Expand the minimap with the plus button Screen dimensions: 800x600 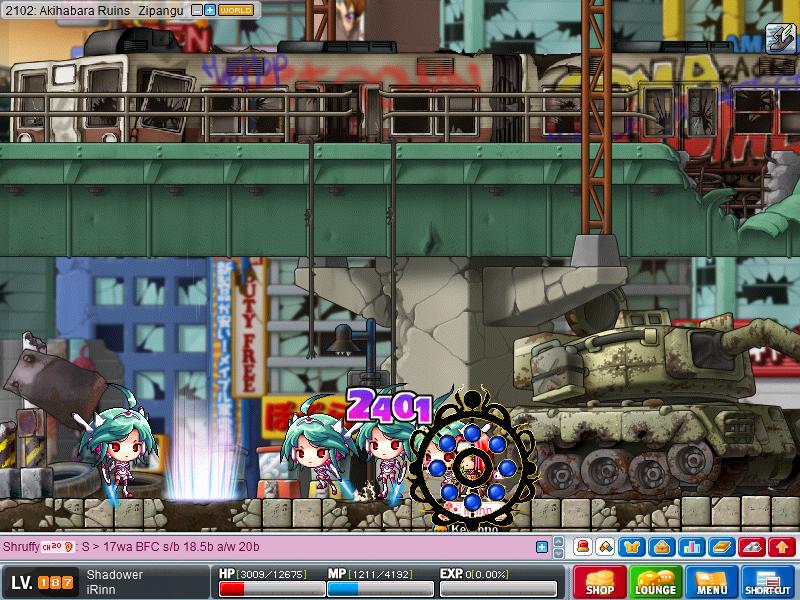point(210,10)
